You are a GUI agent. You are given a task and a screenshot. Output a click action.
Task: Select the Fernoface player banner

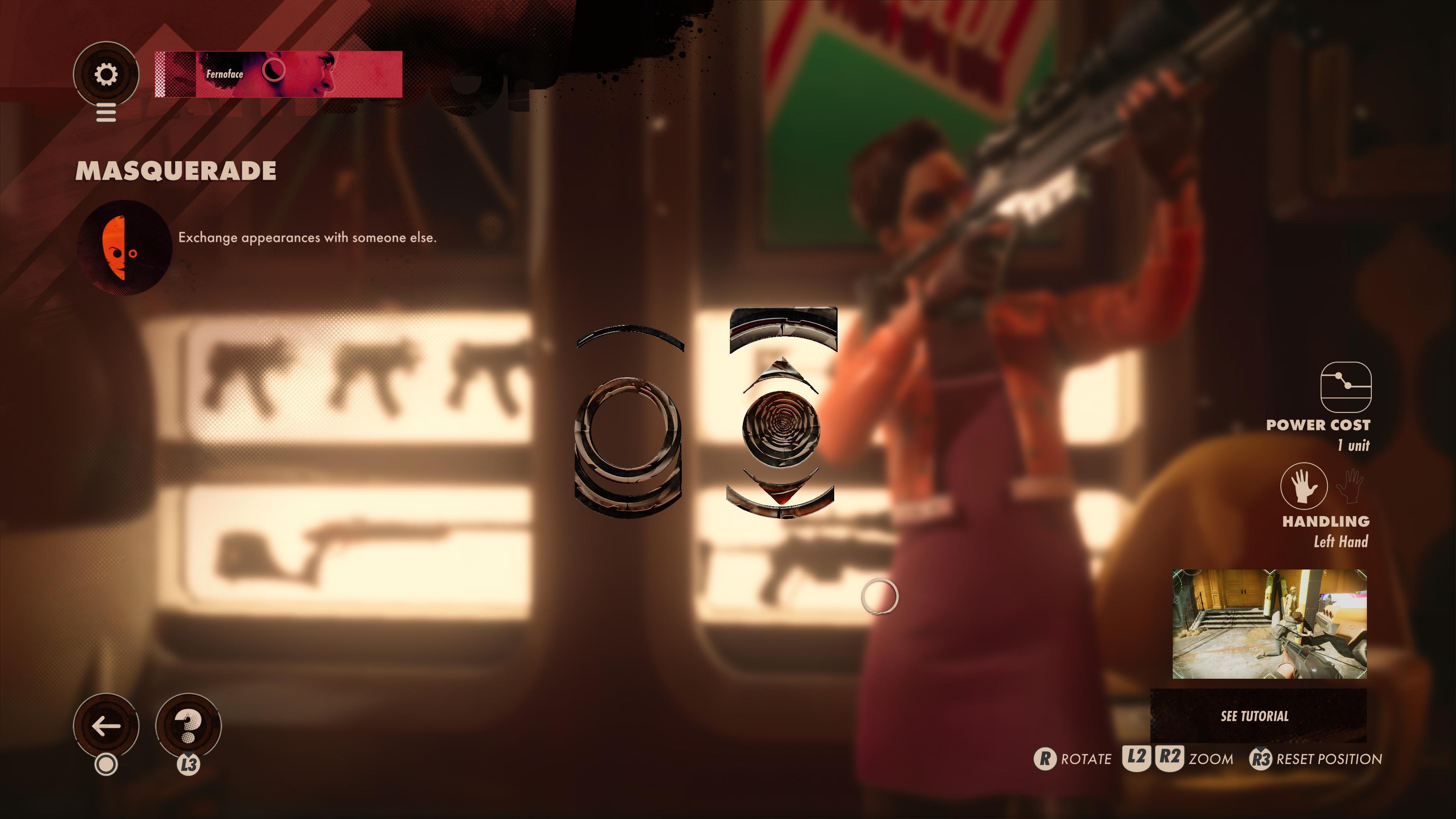[278, 74]
